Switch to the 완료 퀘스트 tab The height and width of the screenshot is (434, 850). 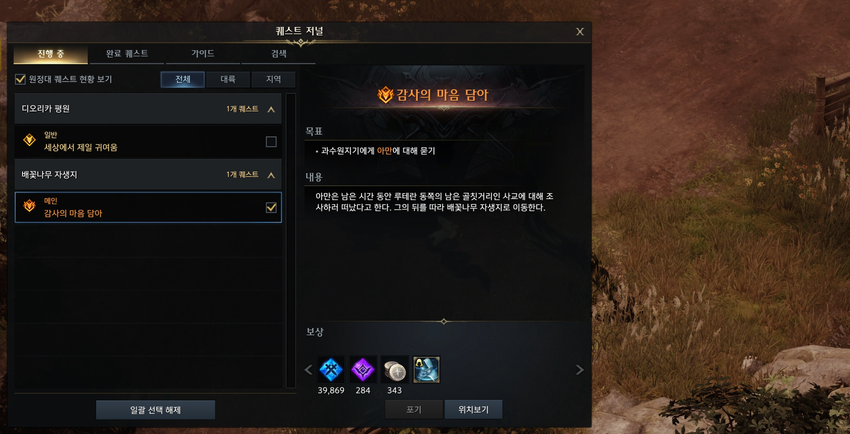click(127, 53)
